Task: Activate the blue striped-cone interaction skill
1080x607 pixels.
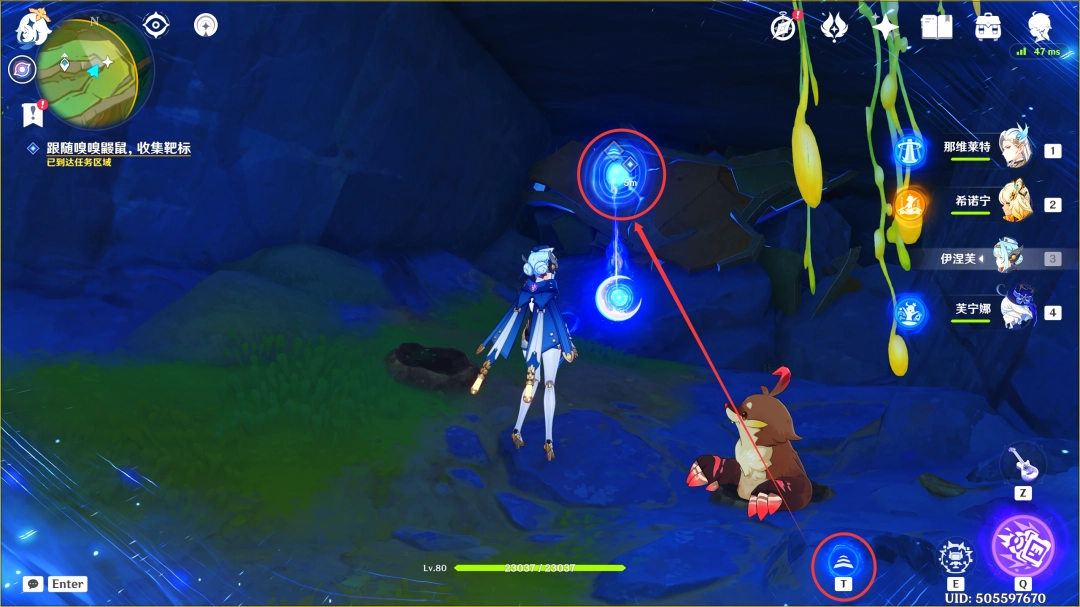Action: [x=845, y=564]
